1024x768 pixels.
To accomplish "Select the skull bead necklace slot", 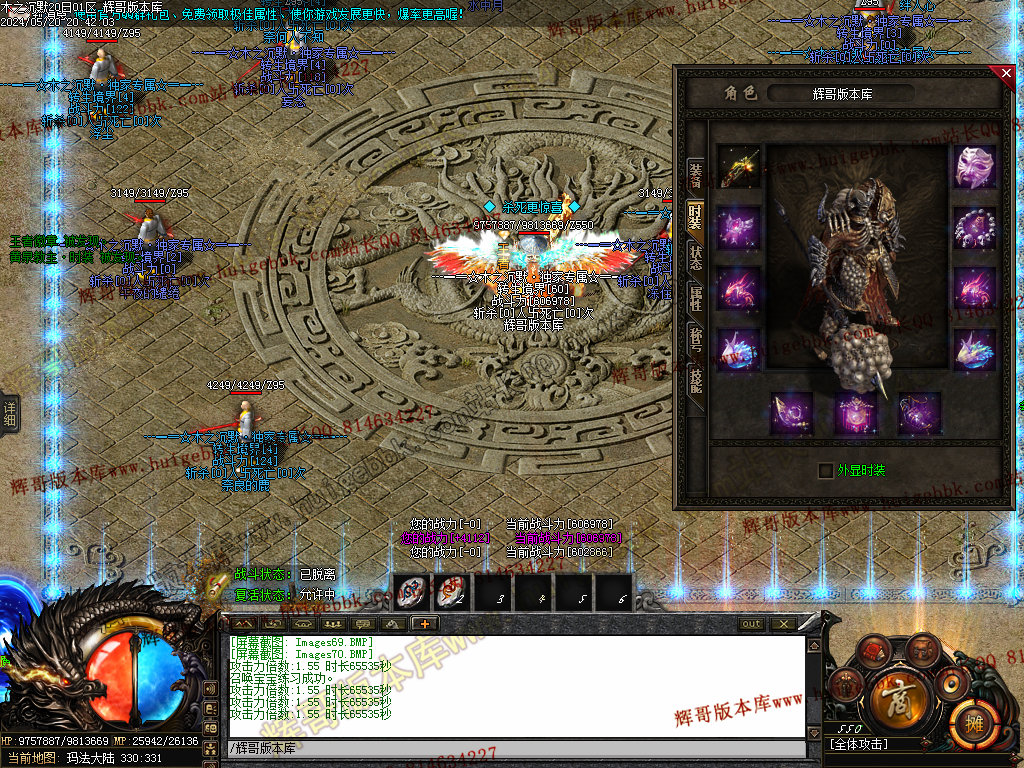I will pos(974,228).
